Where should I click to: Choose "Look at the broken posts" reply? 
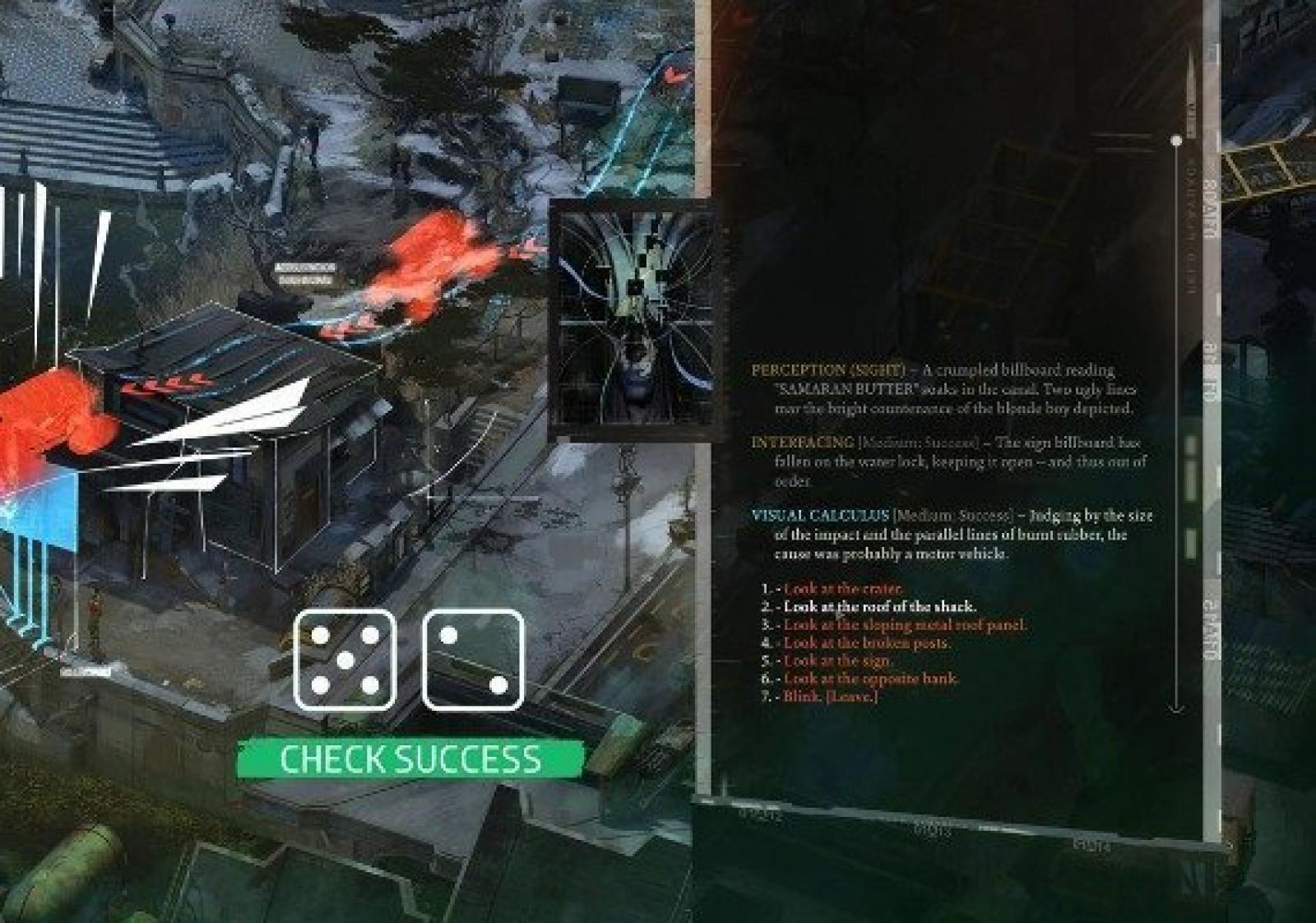866,643
